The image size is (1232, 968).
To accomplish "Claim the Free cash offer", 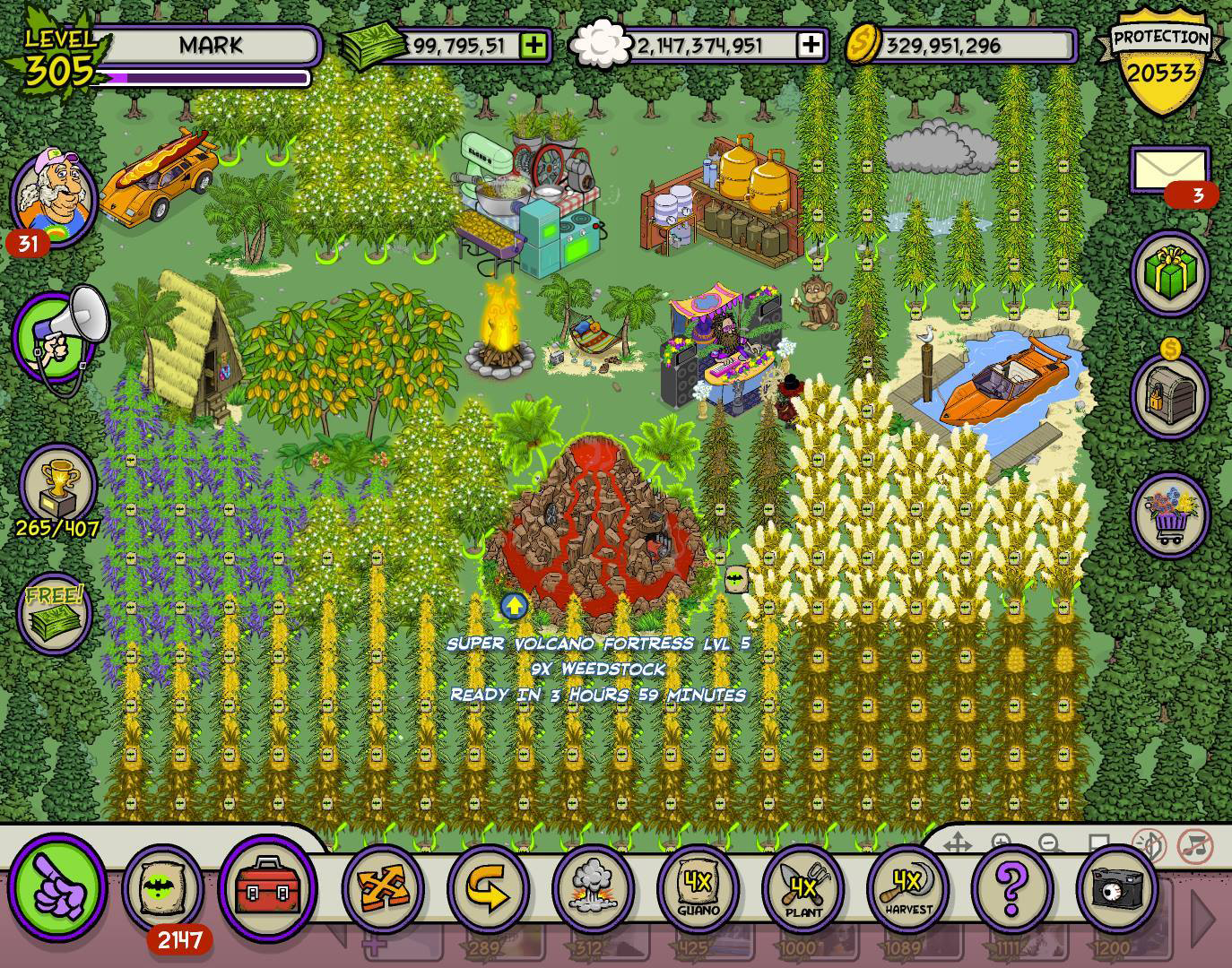I will click(x=56, y=613).
